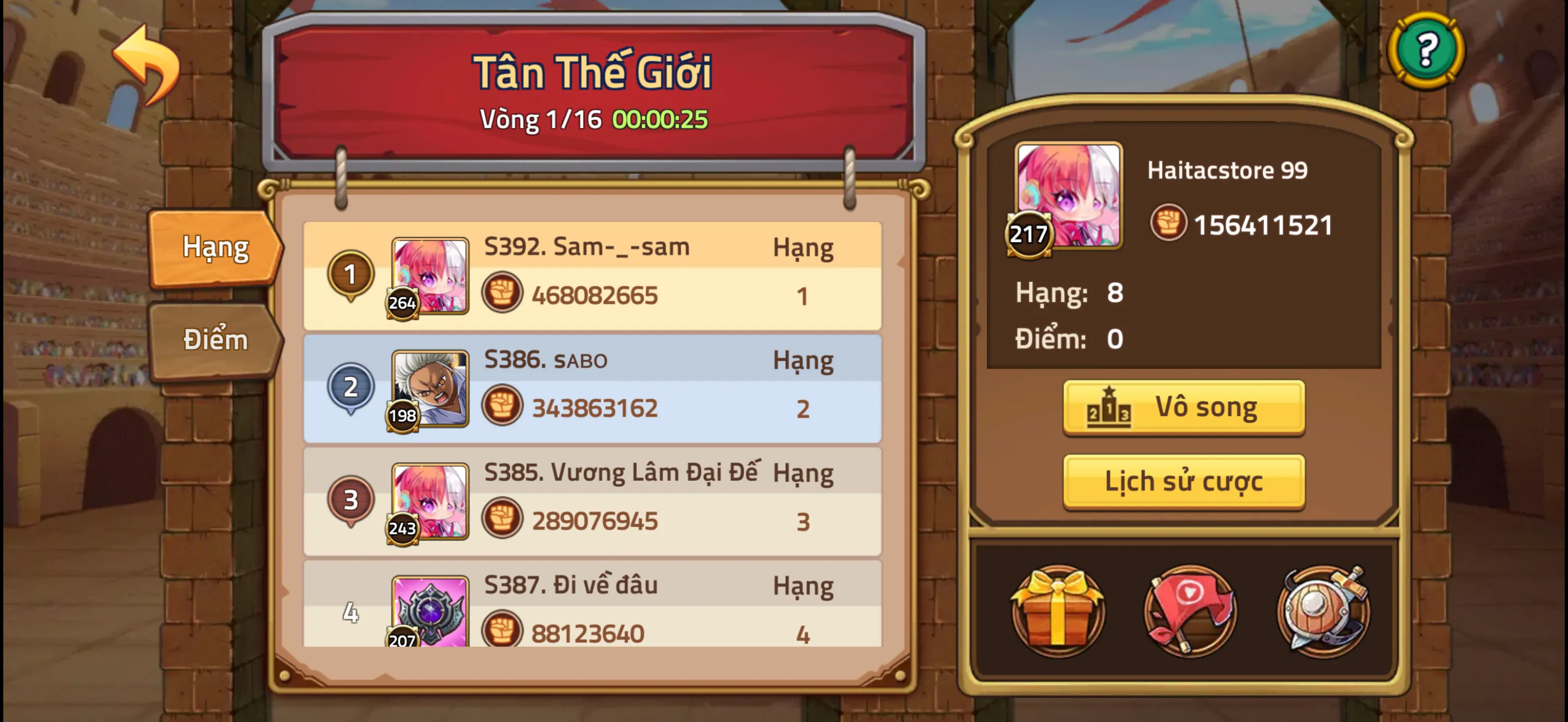The width and height of the screenshot is (1568, 722).
Task: Click Sam-_-sam's gold rank 1 medal
Action: point(351,274)
